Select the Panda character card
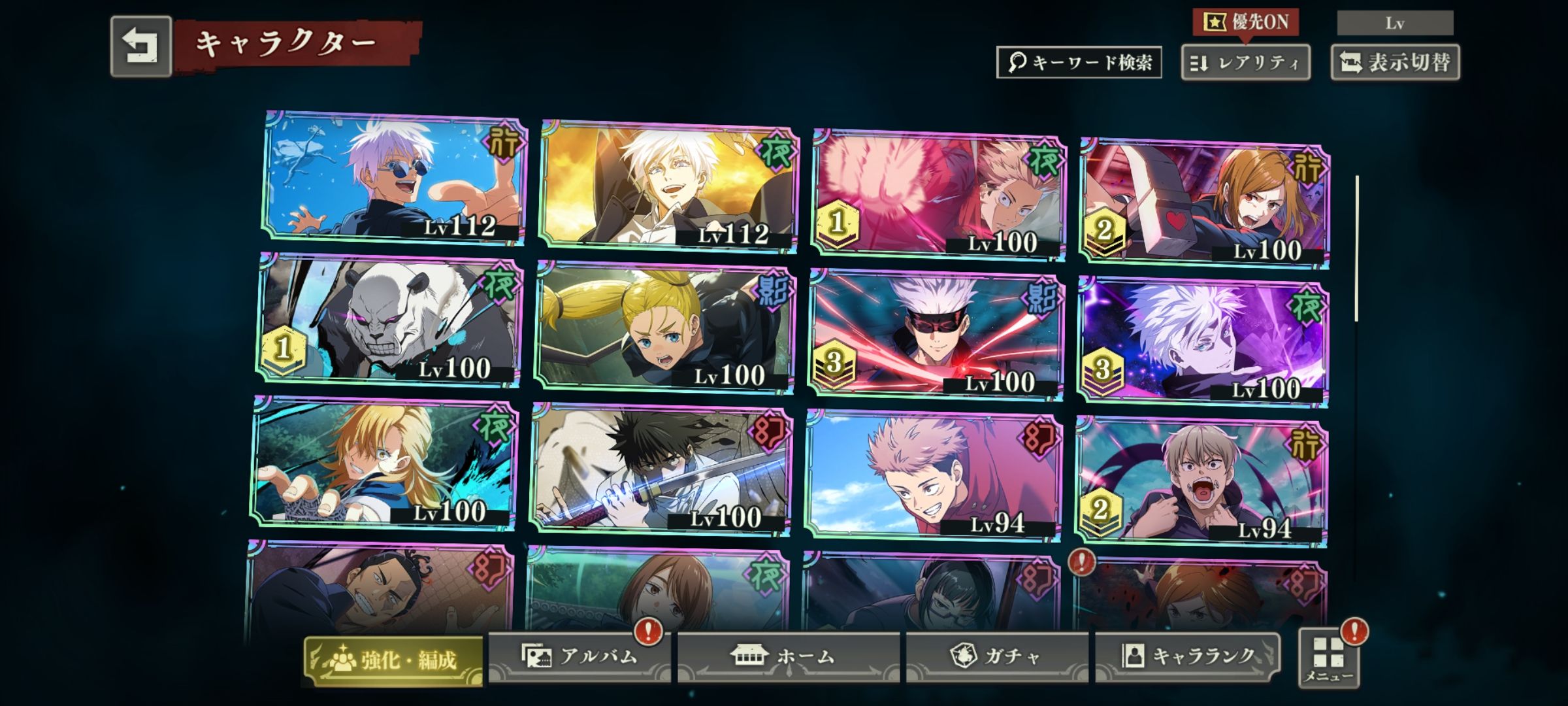 389,320
